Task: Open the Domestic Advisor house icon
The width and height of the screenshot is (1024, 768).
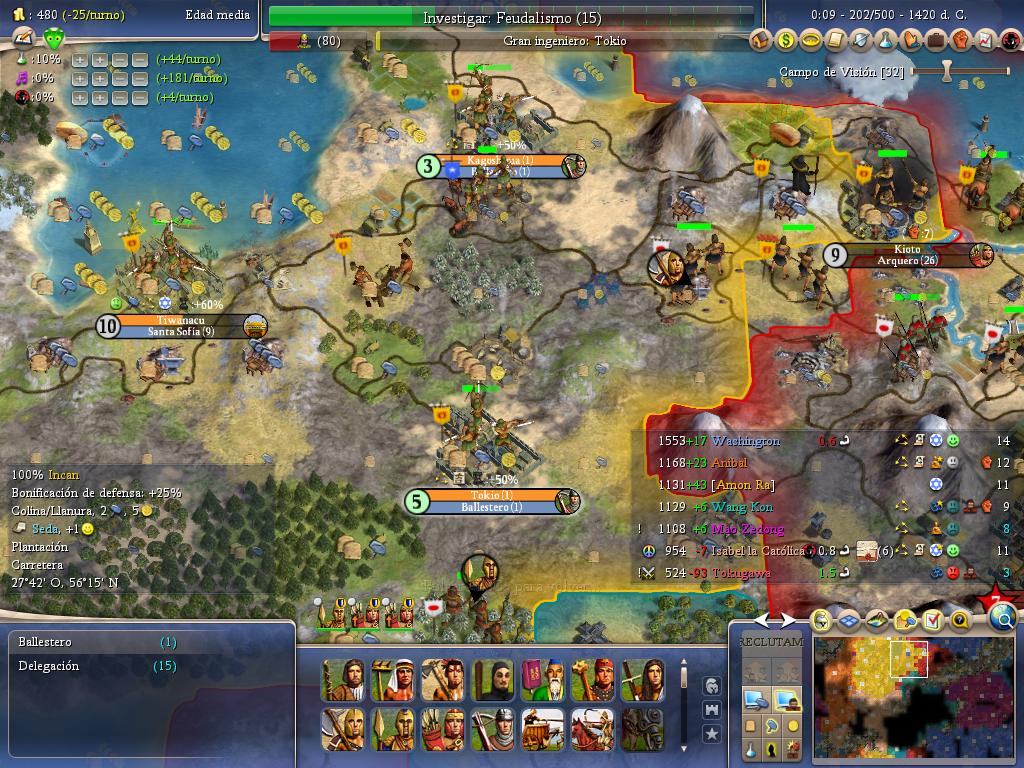Action: (761, 40)
